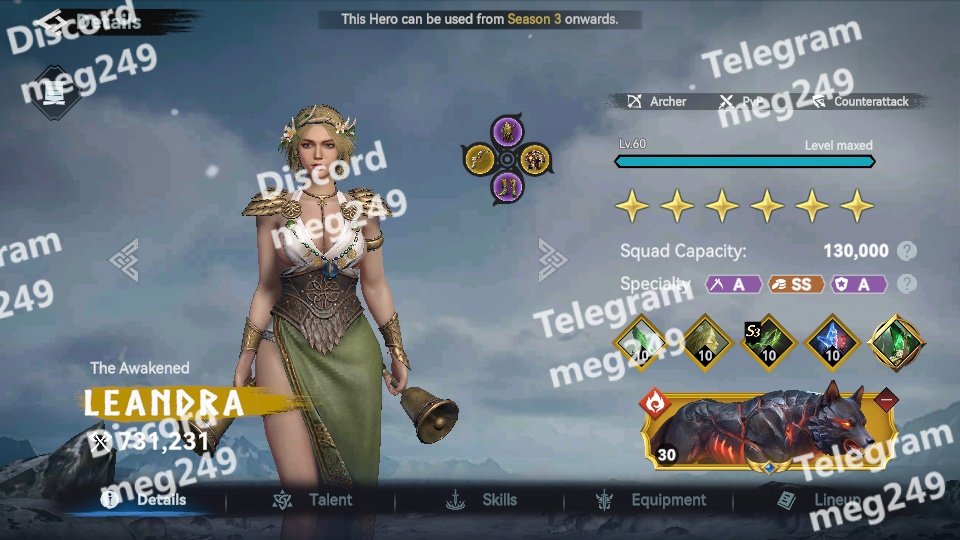Image resolution: width=960 pixels, height=540 pixels.
Task: Switch to the Lineup tab
Action: pyautogui.click(x=812, y=500)
